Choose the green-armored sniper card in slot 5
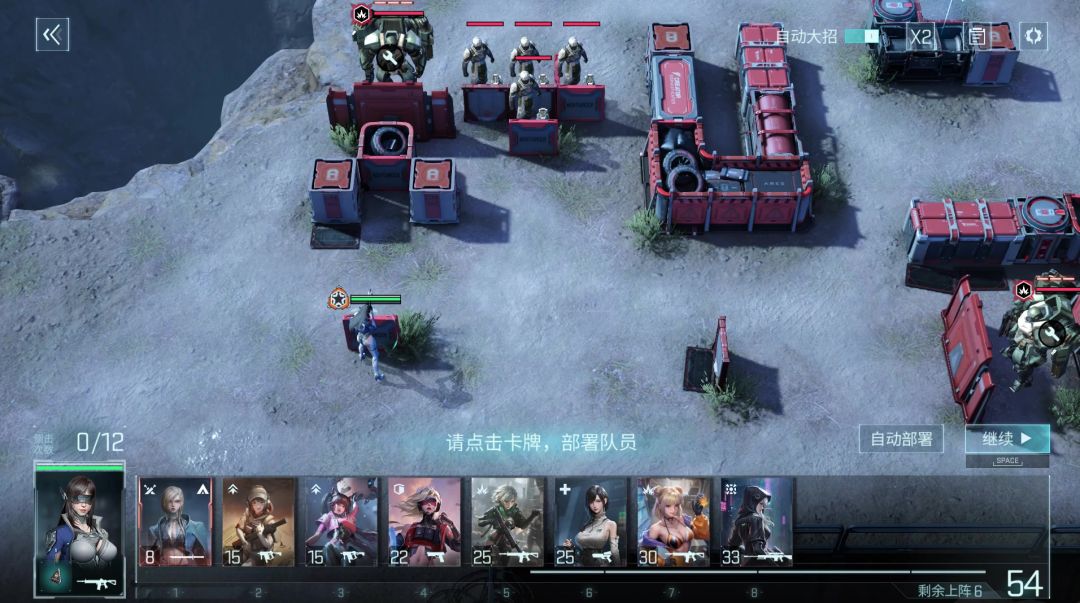The image size is (1080, 603). click(x=507, y=522)
